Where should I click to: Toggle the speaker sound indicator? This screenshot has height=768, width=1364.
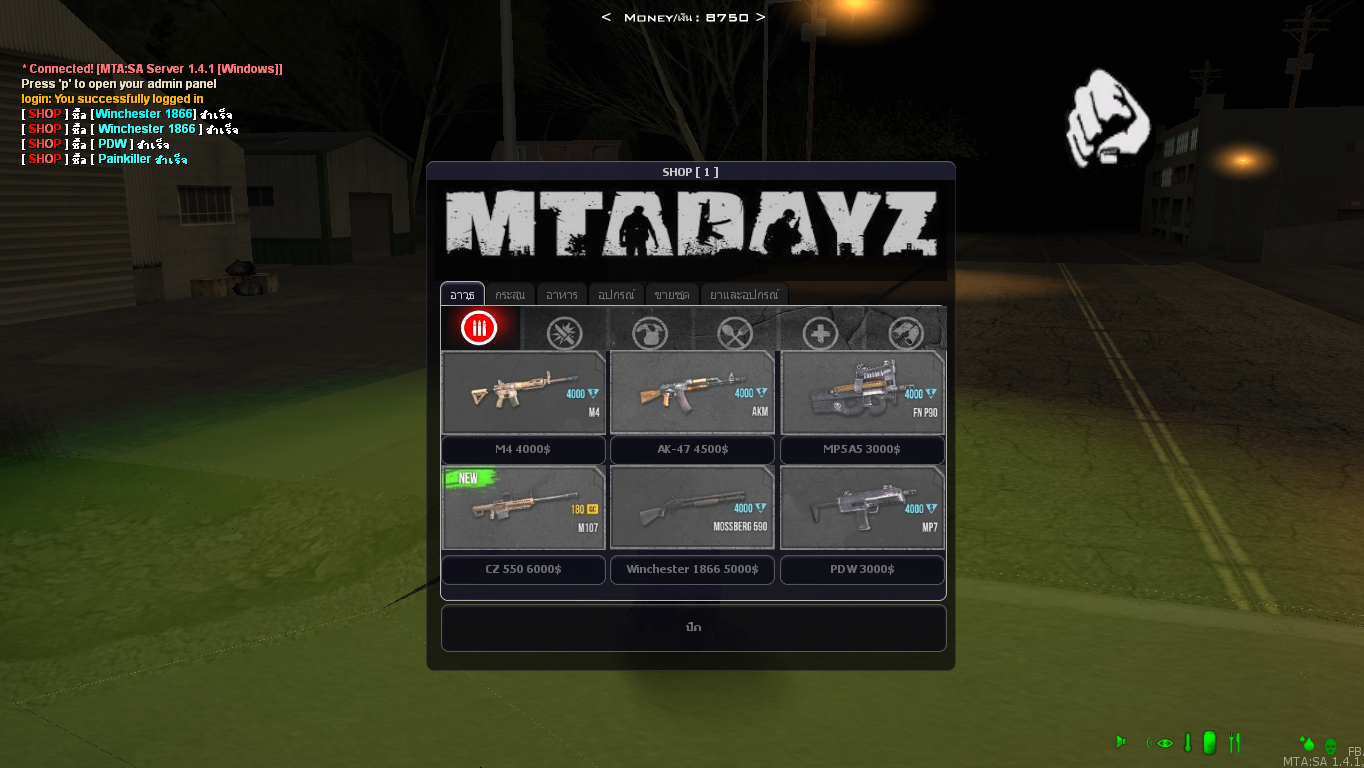point(1121,743)
